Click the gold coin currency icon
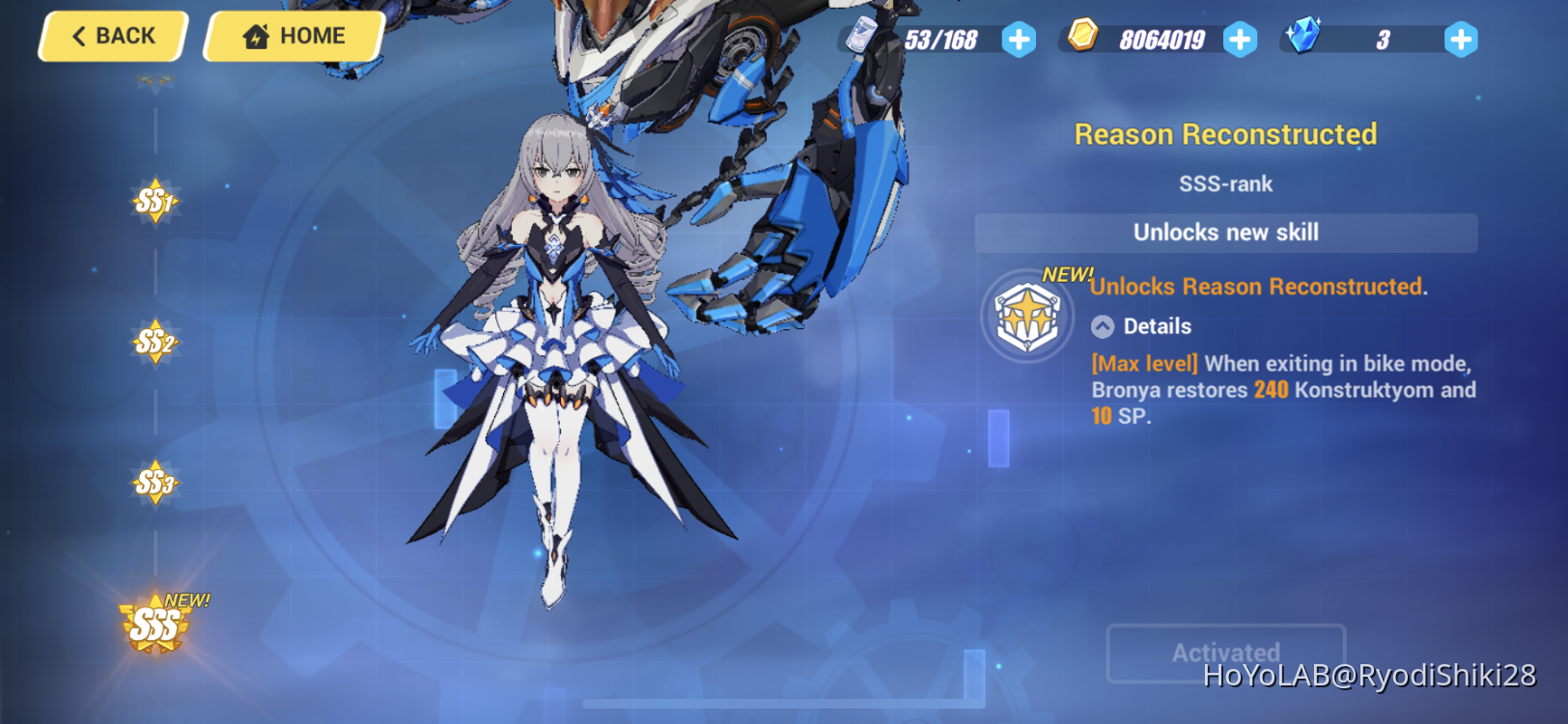 (x=1084, y=39)
